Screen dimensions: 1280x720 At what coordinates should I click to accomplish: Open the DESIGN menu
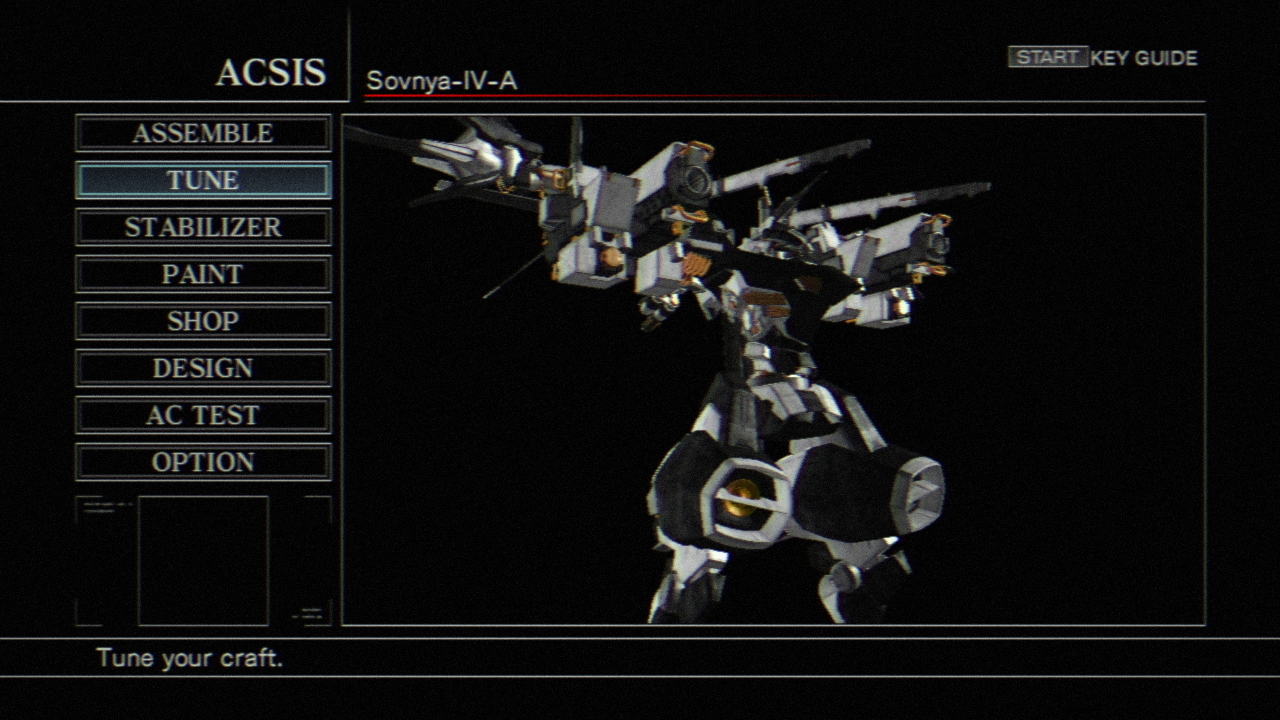pyautogui.click(x=203, y=368)
